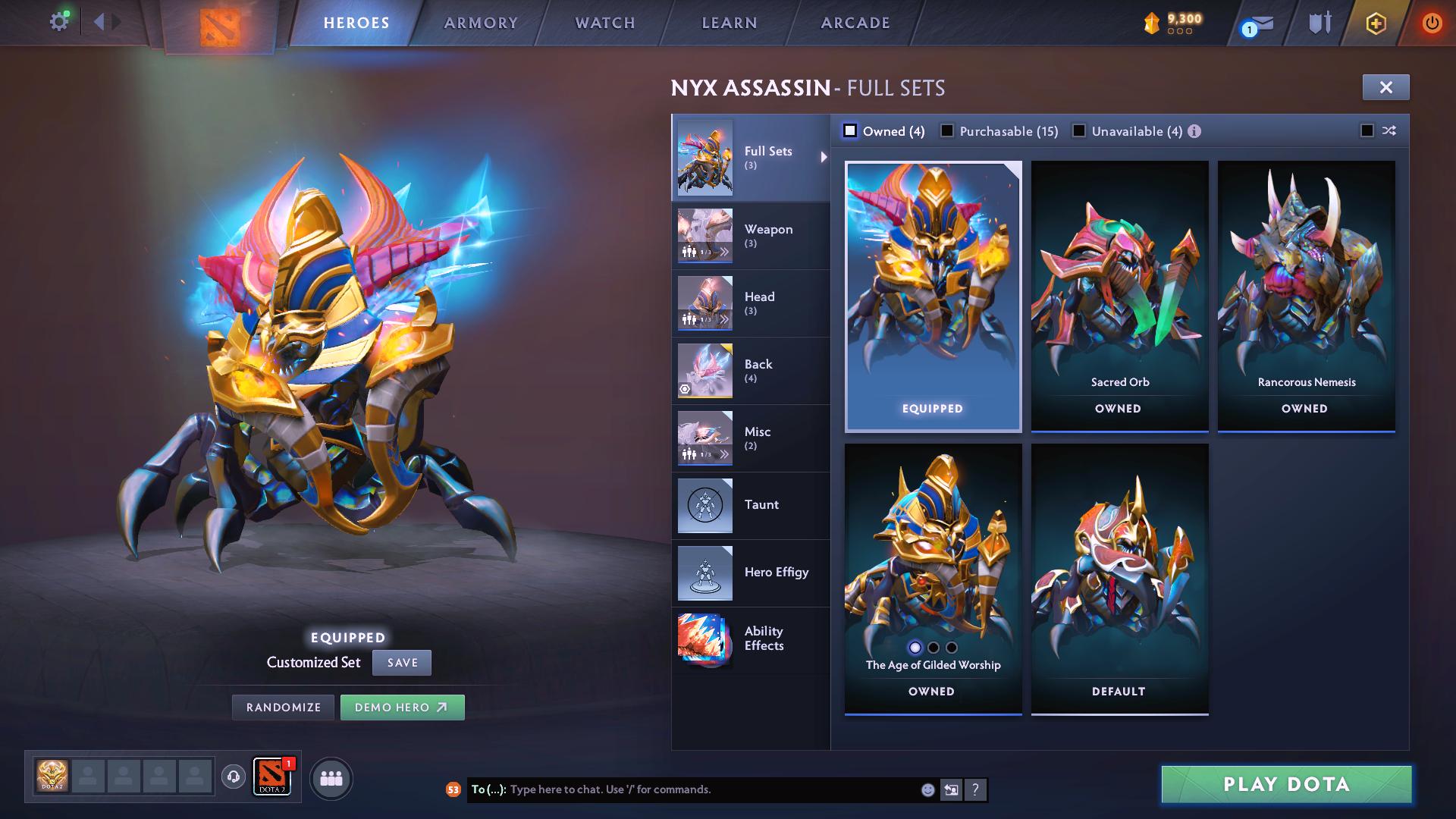Toggle the Unavailable filter checkbox
The image size is (1456, 819).
[x=1079, y=131]
